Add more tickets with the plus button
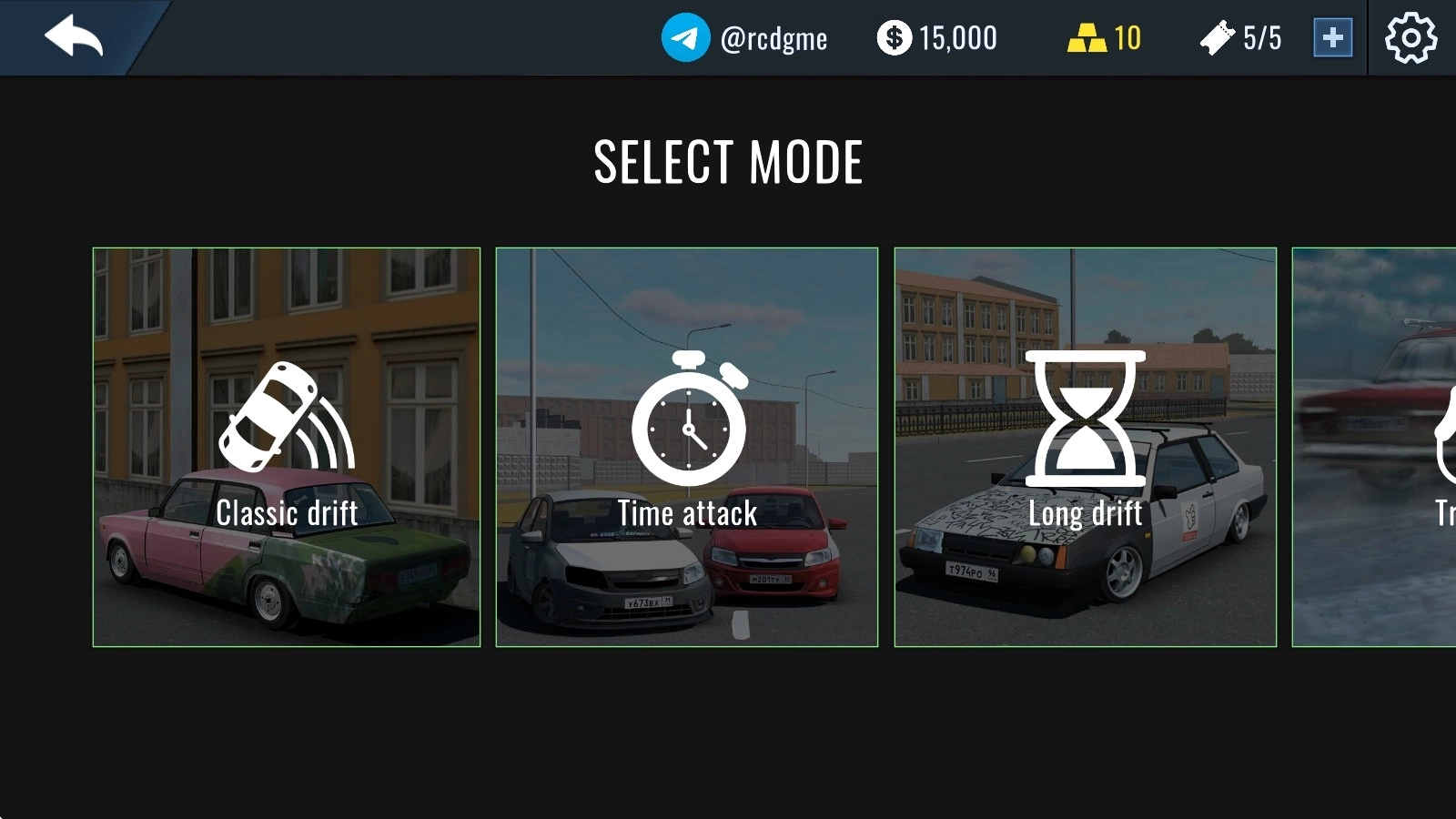This screenshot has width=1456, height=819. (1332, 38)
